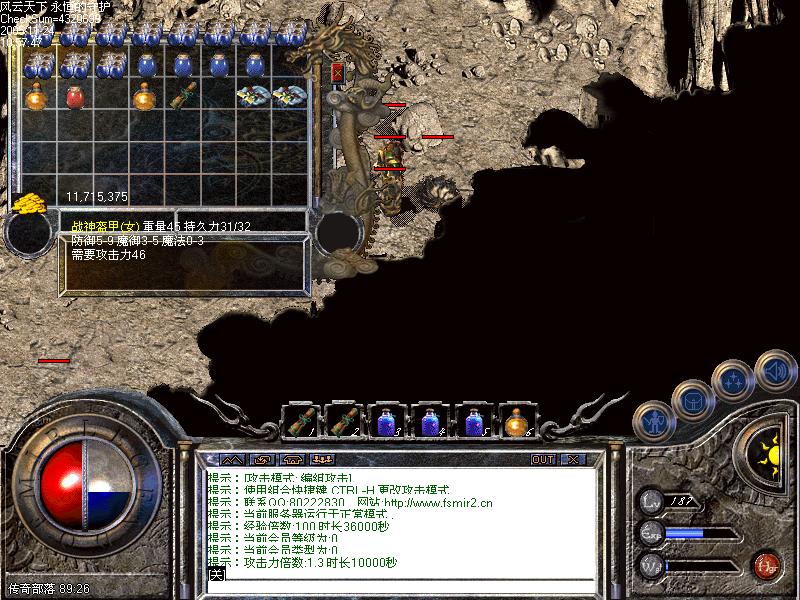
Task: Close the inventory bag window
Action: click(337, 72)
